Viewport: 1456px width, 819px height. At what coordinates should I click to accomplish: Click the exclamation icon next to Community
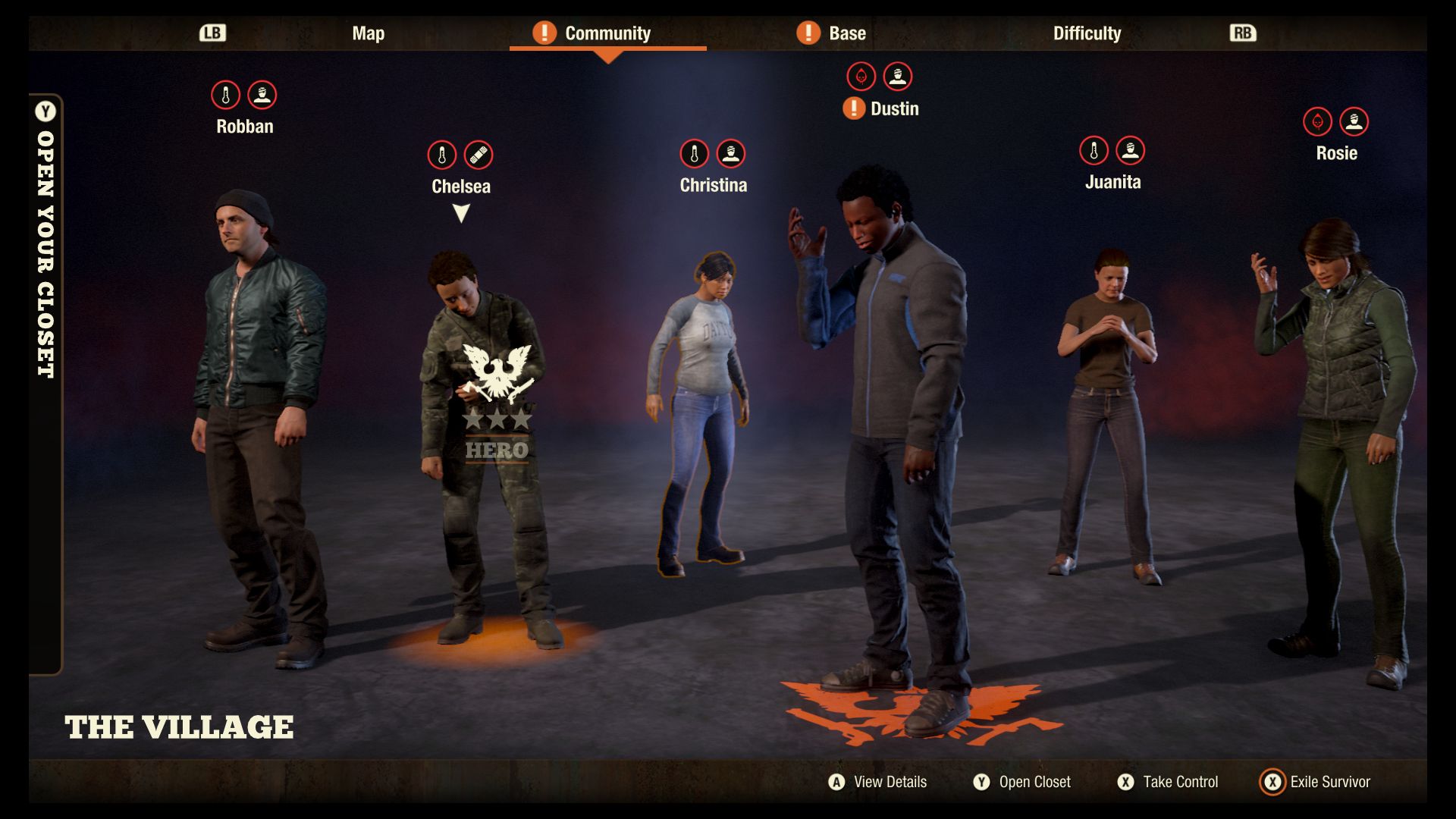[x=545, y=33]
